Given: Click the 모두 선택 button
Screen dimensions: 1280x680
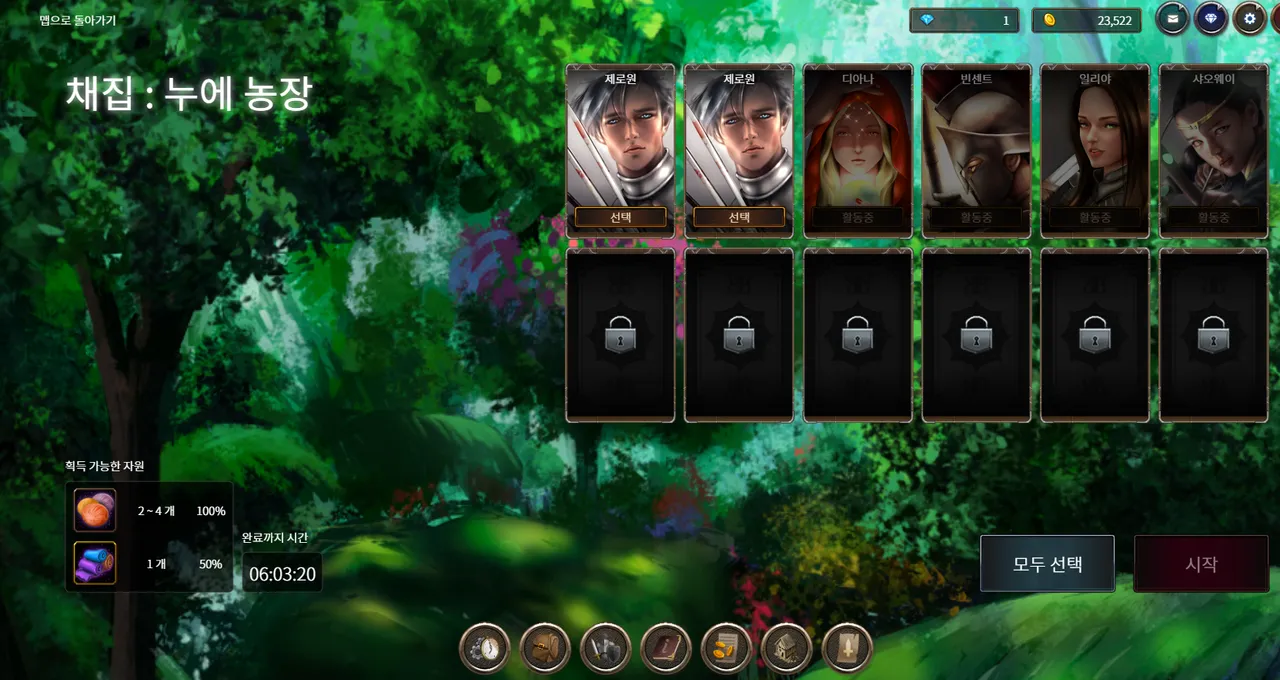Looking at the screenshot, I should [1047, 563].
